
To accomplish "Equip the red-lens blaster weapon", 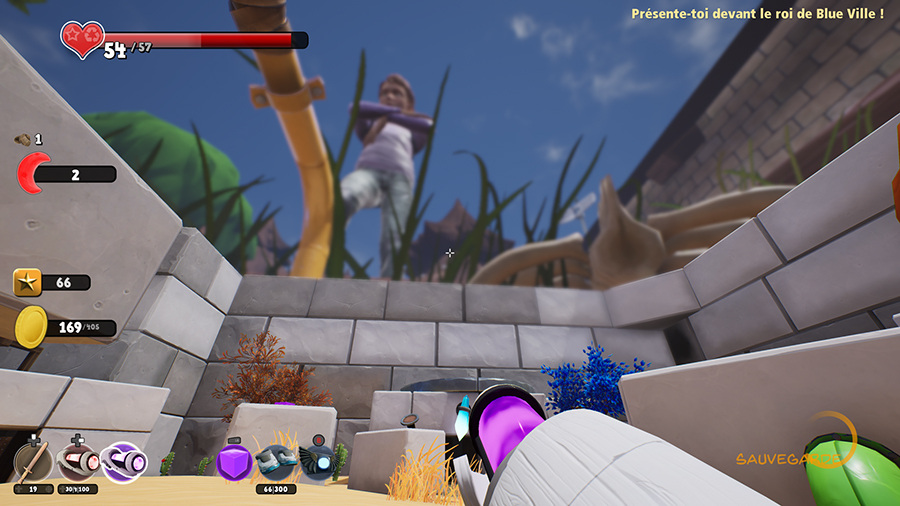I will pyautogui.click(x=77, y=462).
